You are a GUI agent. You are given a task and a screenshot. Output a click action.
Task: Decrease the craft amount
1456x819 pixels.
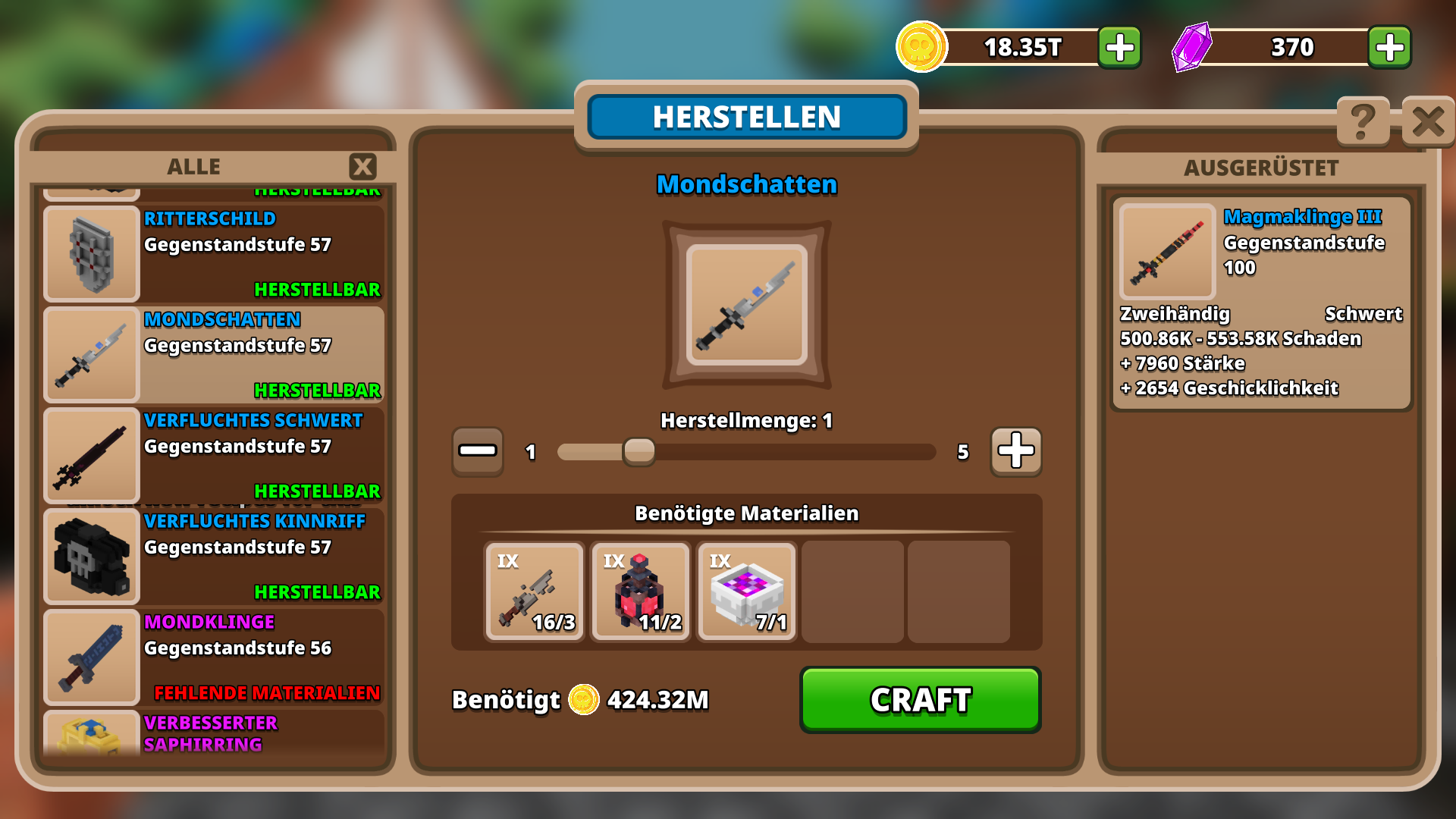coord(478,451)
